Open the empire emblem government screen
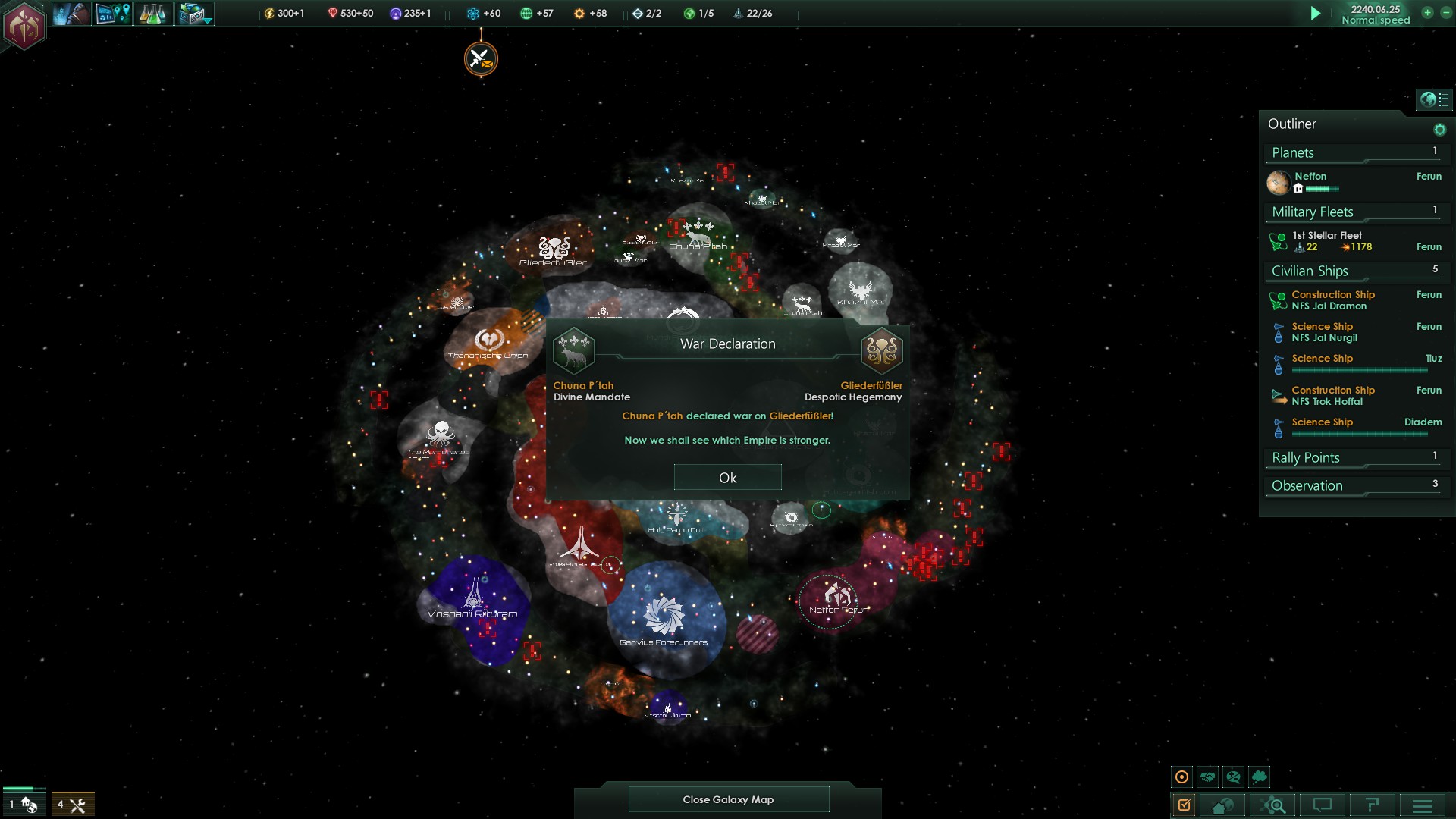Screen dimensions: 1456x819 (24, 26)
